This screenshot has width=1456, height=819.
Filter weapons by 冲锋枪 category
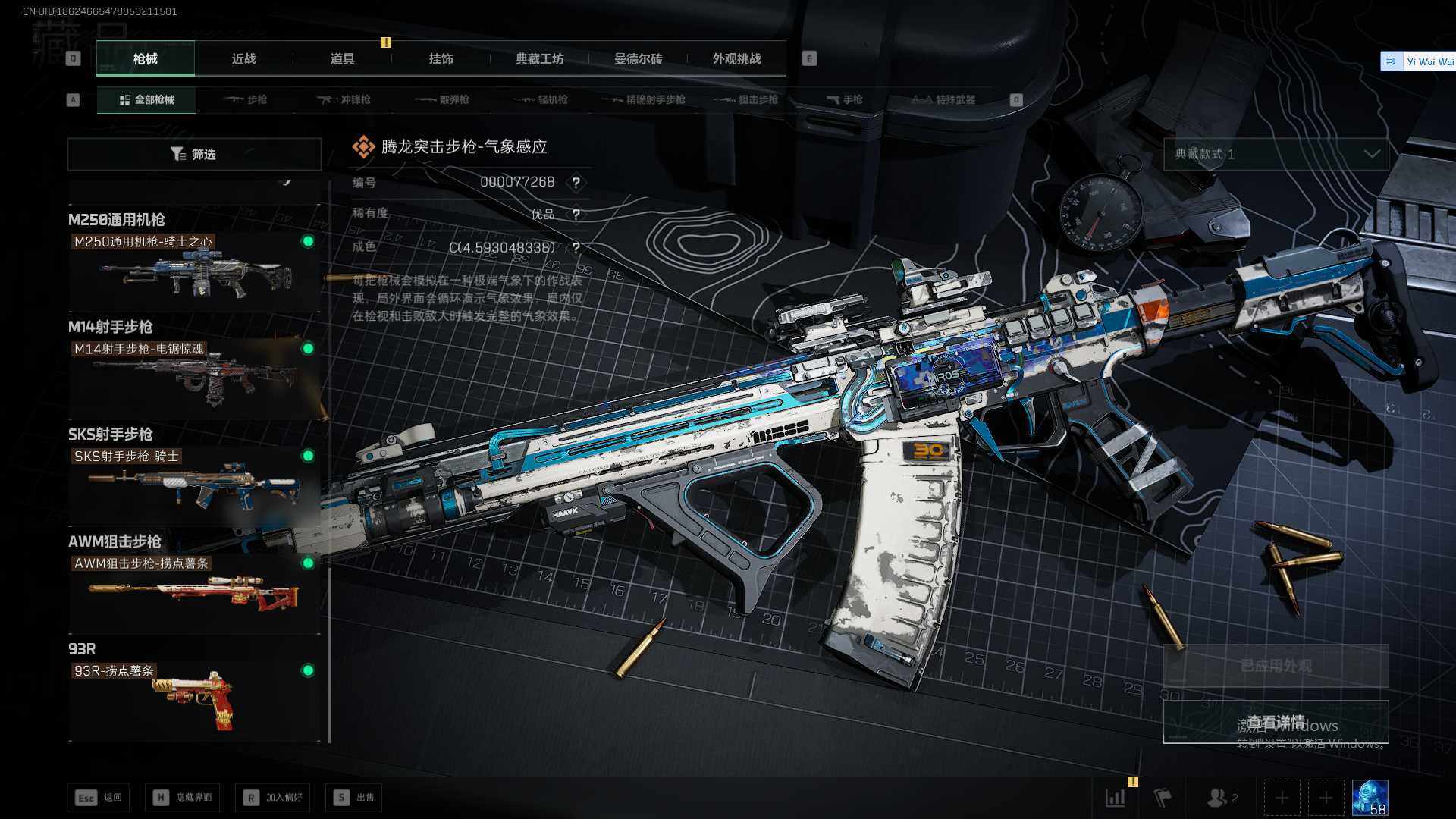pos(345,100)
